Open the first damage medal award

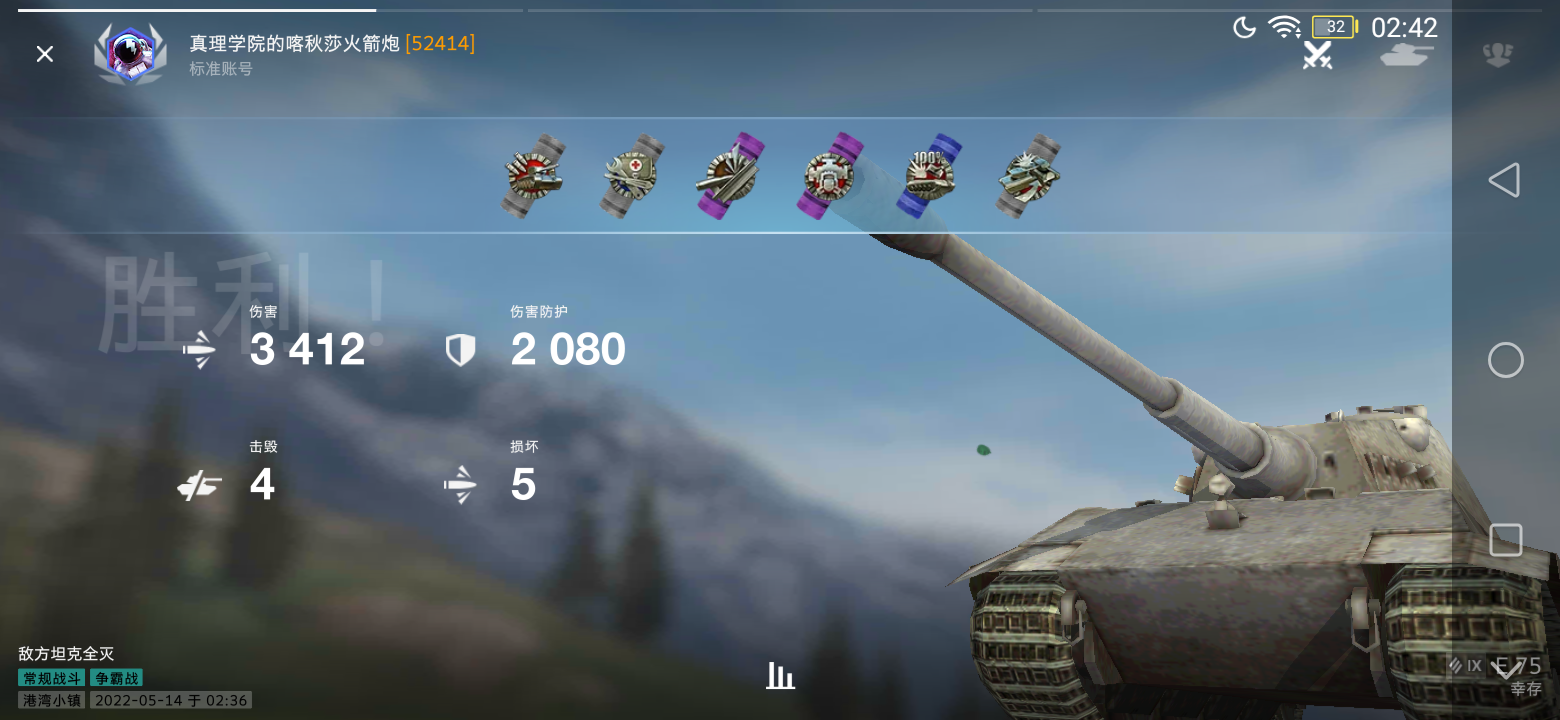pyautogui.click(x=532, y=176)
